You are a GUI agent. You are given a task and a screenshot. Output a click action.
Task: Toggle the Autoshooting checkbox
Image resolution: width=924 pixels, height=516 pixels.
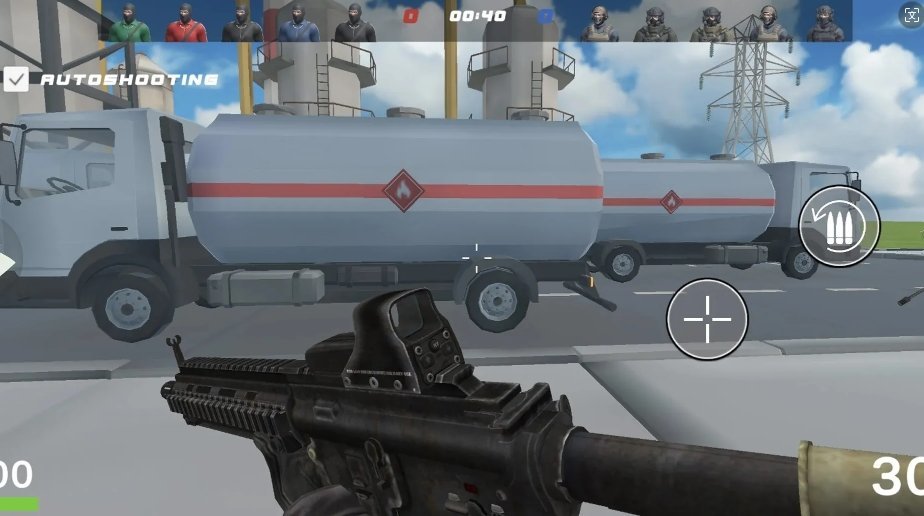pos(16,79)
